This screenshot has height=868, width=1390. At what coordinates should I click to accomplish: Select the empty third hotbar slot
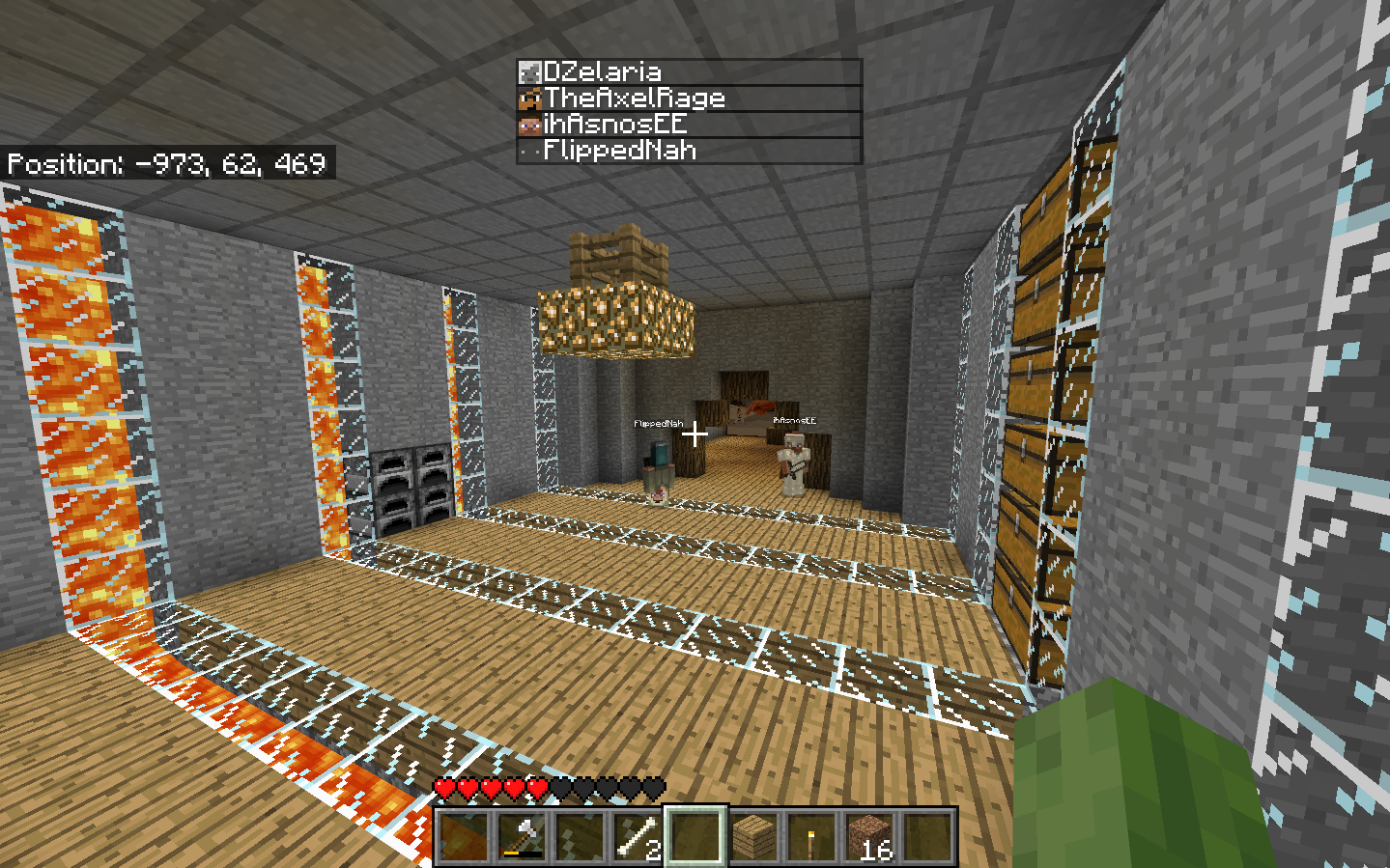[x=580, y=838]
